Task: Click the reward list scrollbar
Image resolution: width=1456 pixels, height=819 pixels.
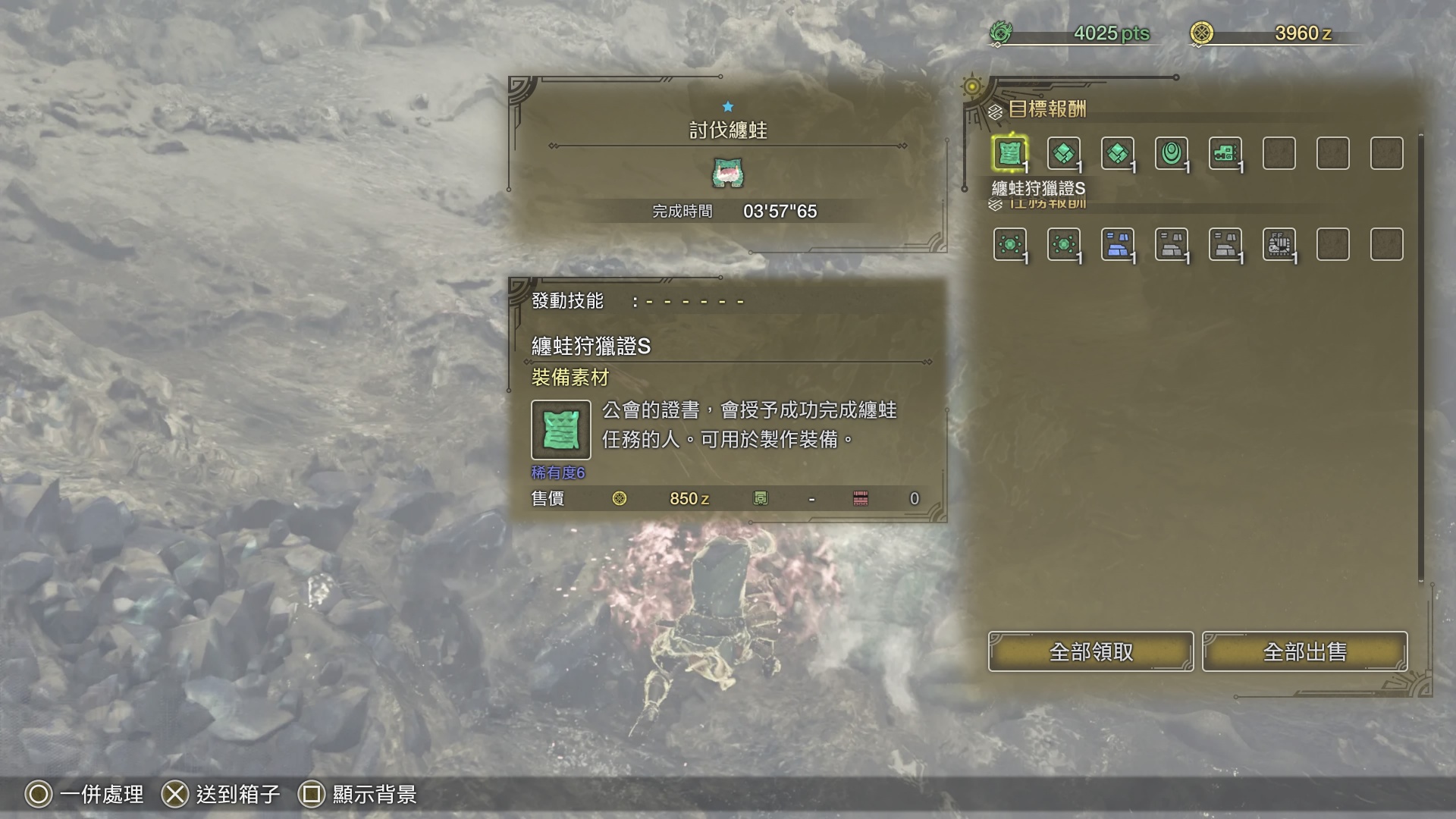Action: [x=1420, y=356]
